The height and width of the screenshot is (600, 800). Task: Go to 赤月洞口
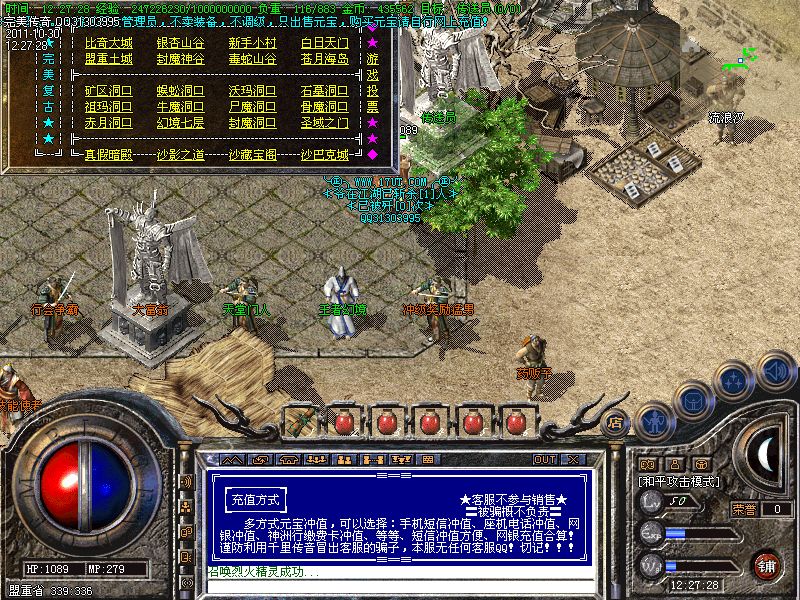(x=108, y=123)
